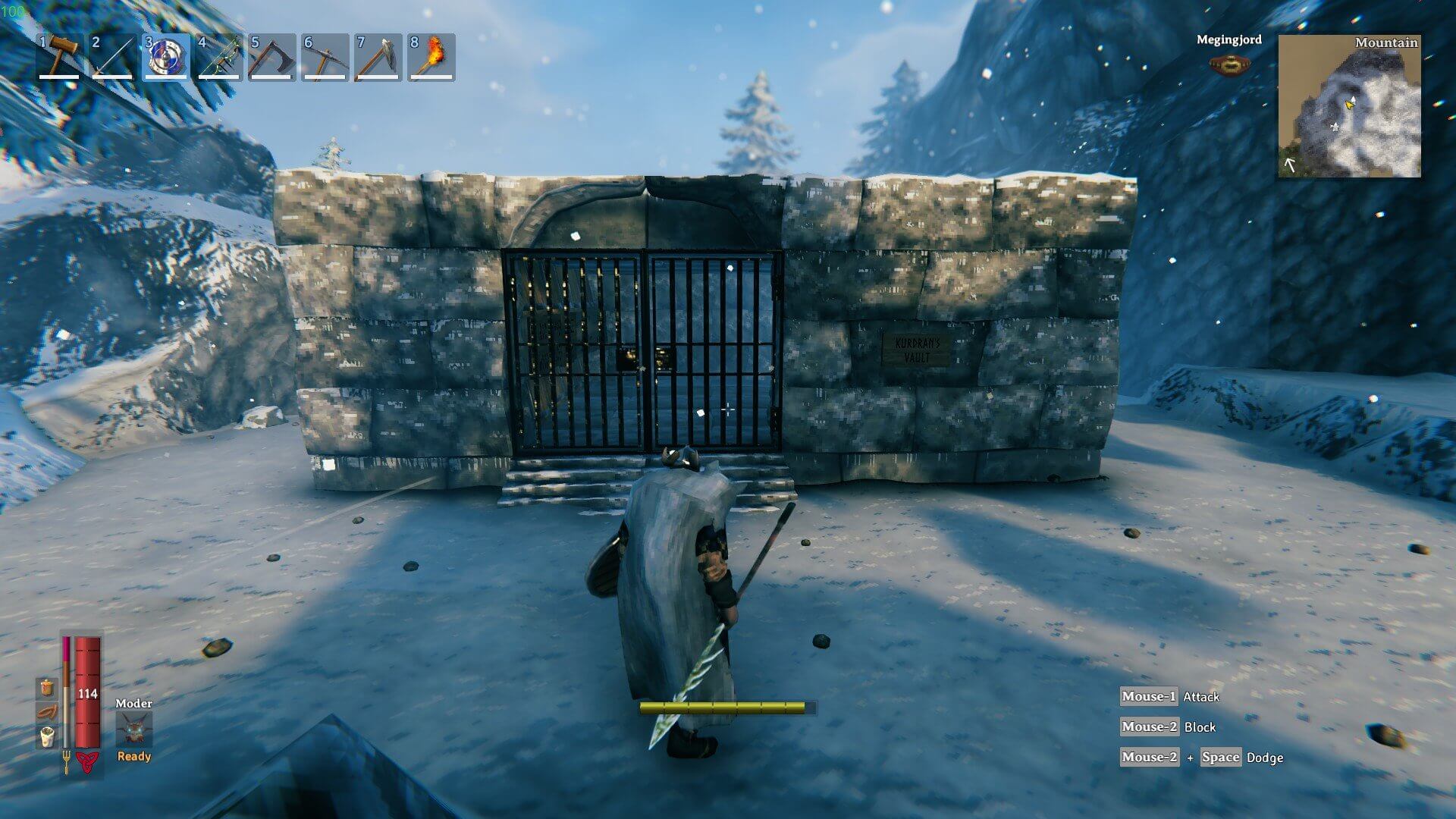This screenshot has height=819, width=1456.
Task: Open the Mountain minimap
Action: (x=1349, y=106)
